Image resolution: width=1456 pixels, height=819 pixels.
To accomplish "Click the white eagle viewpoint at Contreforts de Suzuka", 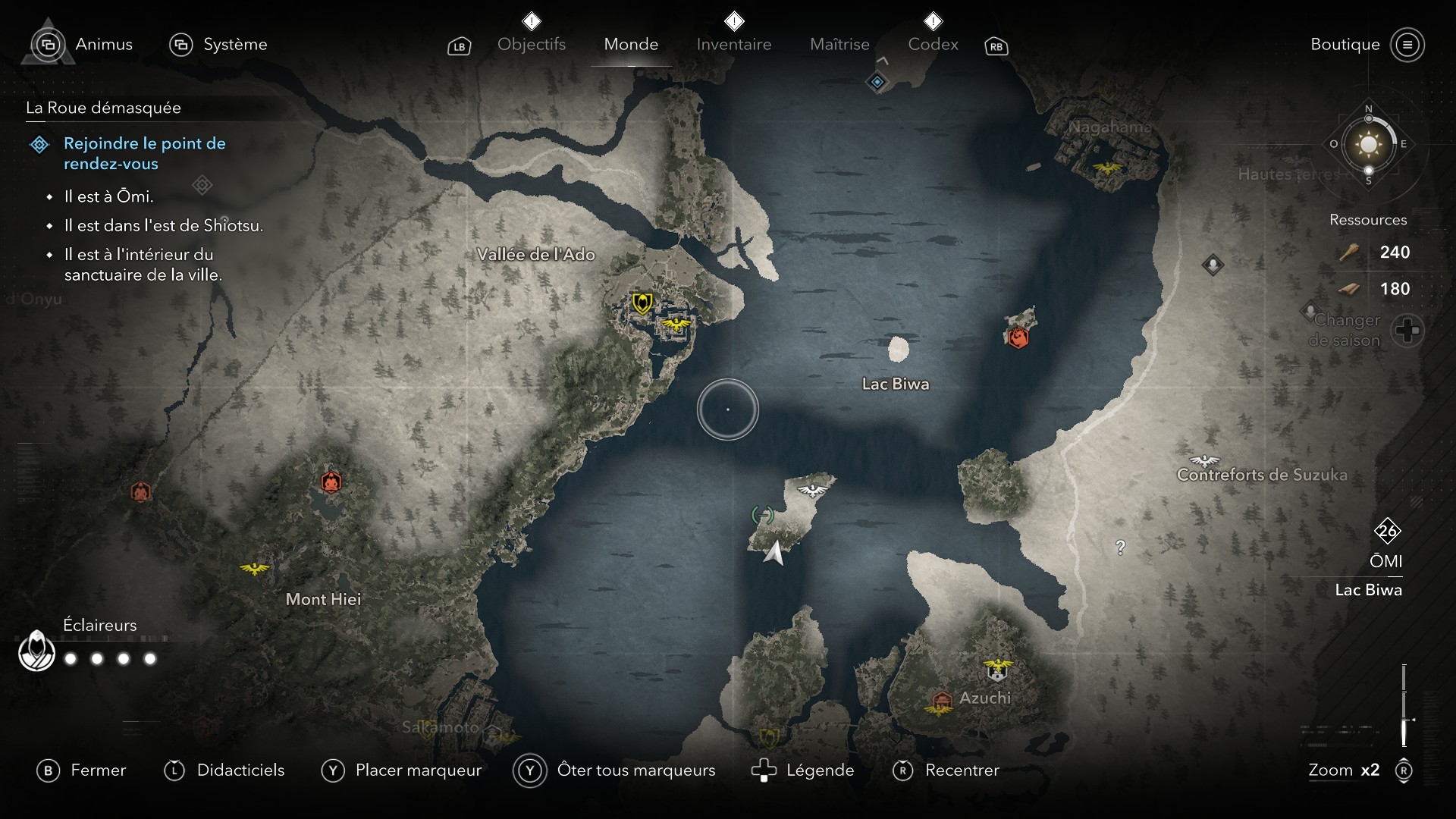I will 1204,460.
